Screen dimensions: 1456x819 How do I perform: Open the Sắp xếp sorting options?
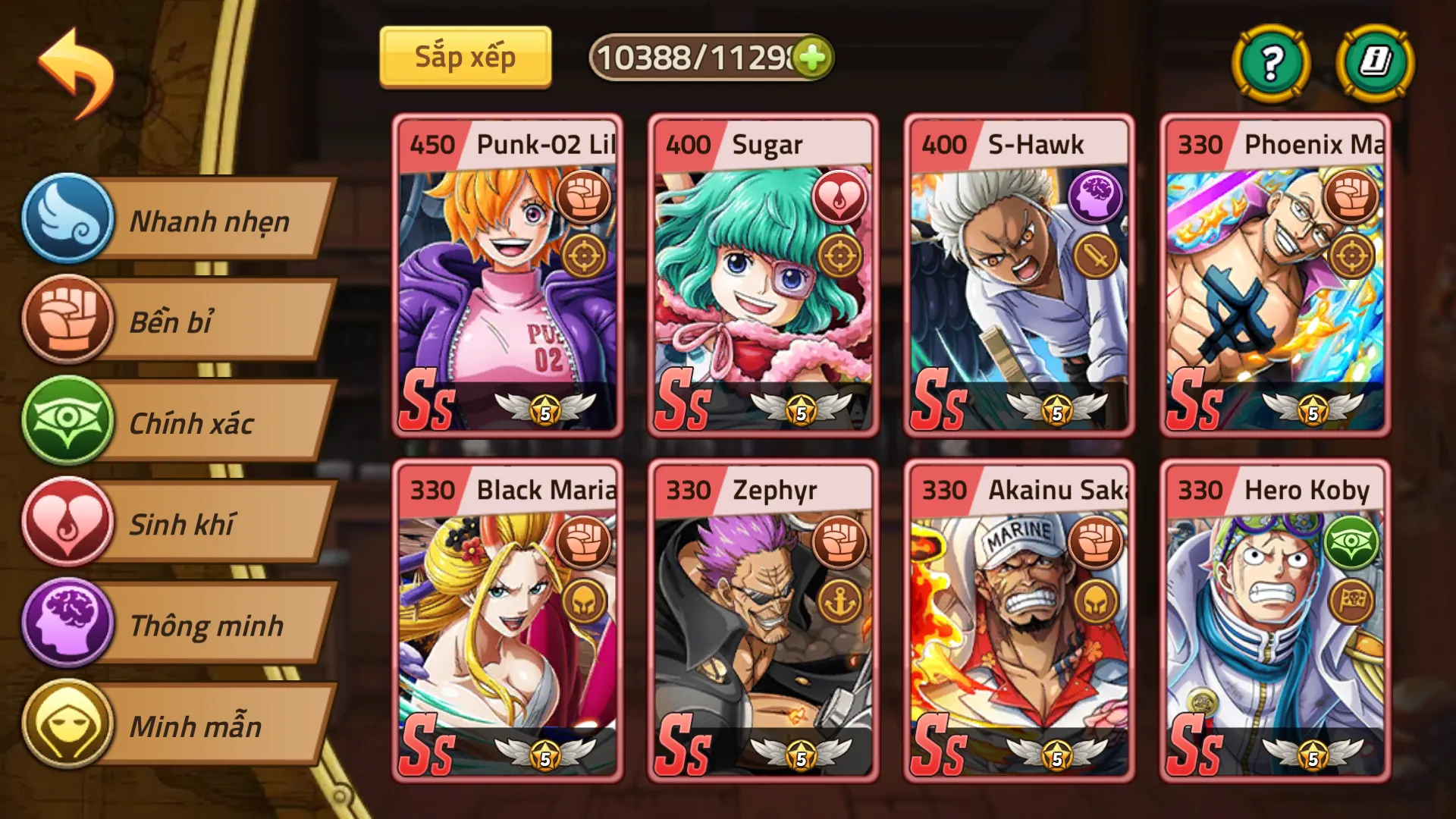tap(465, 55)
